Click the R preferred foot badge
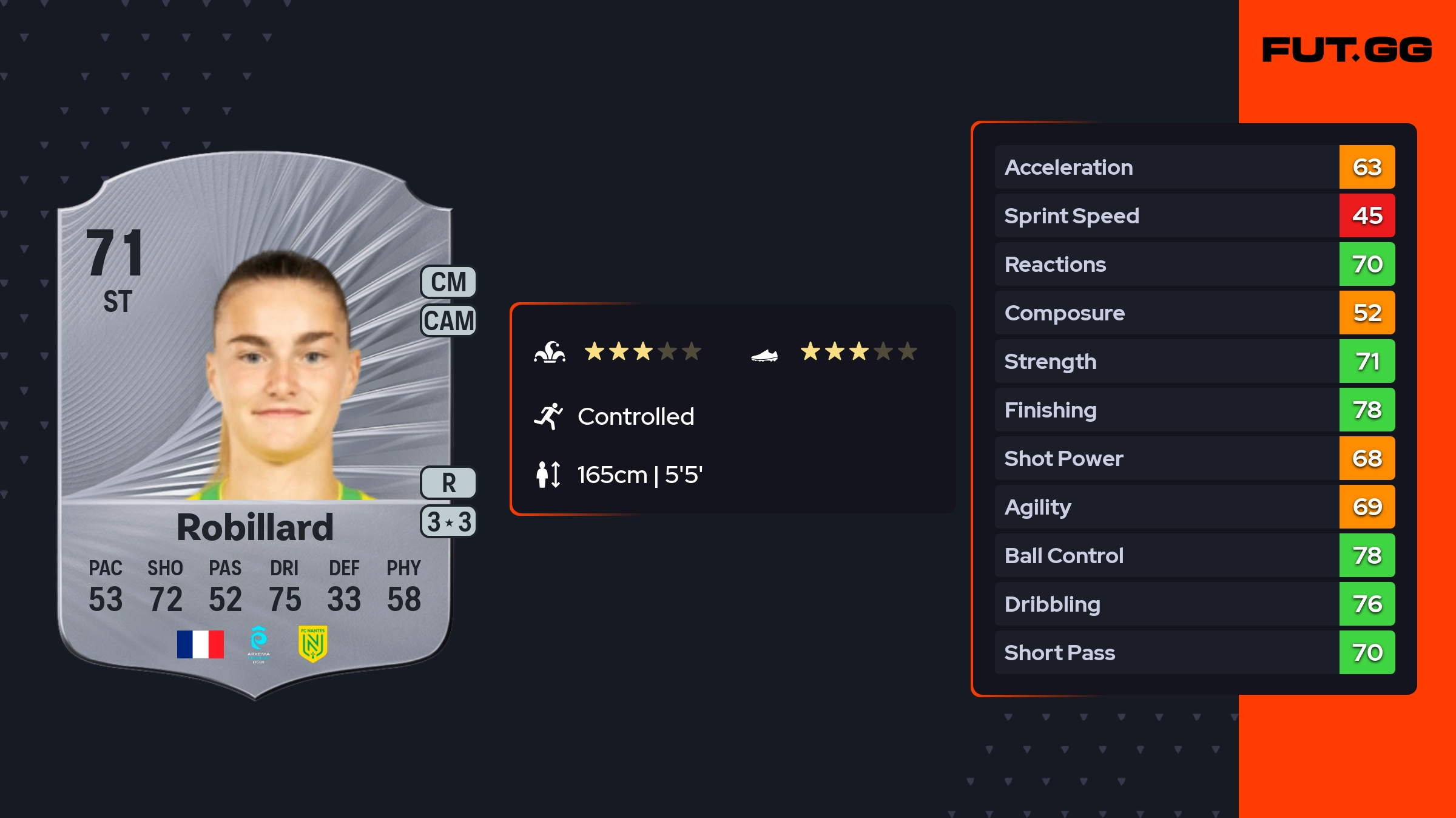This screenshot has width=1456, height=818. [x=448, y=483]
